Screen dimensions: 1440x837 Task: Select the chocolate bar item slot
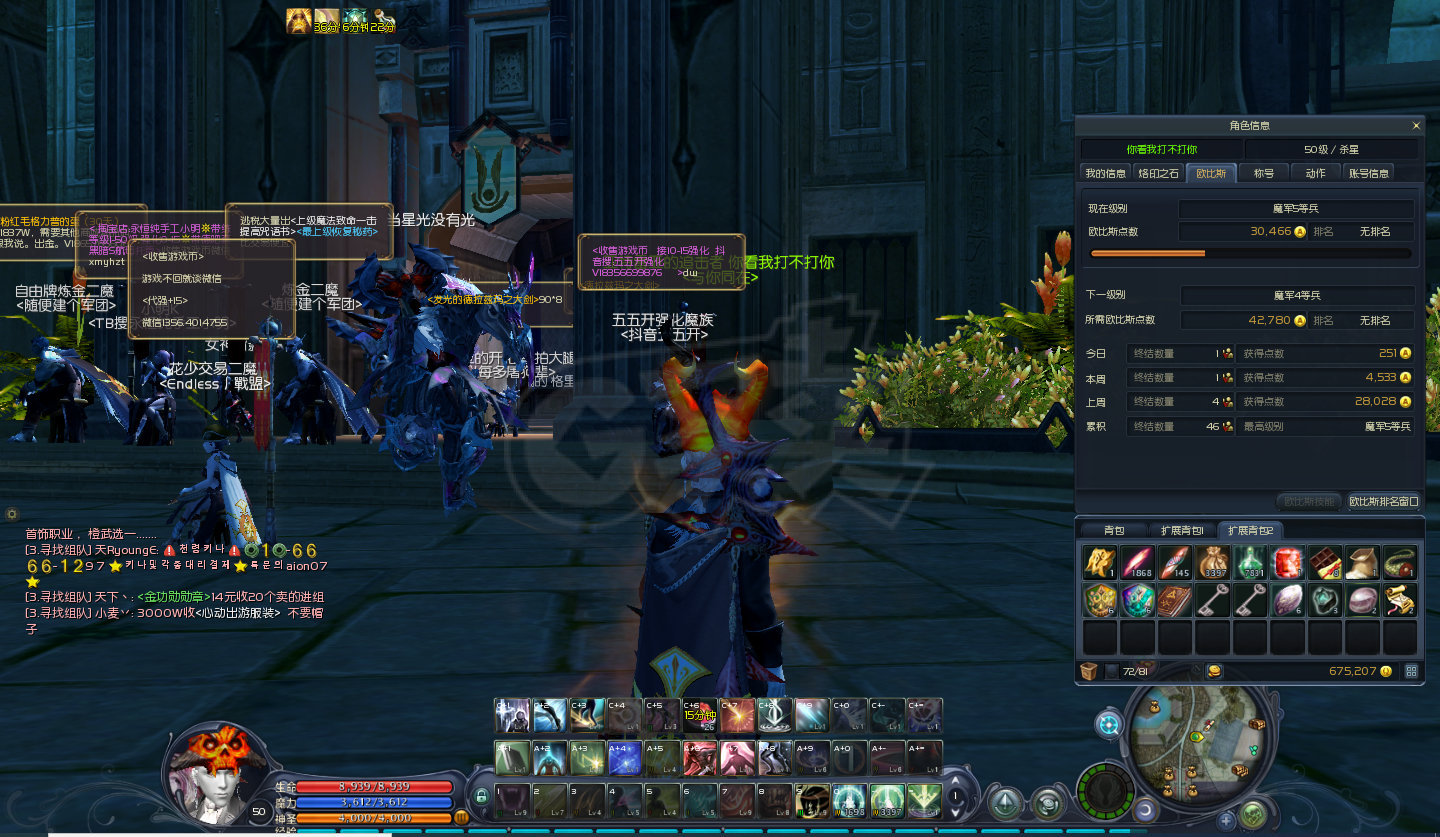(x=1325, y=562)
